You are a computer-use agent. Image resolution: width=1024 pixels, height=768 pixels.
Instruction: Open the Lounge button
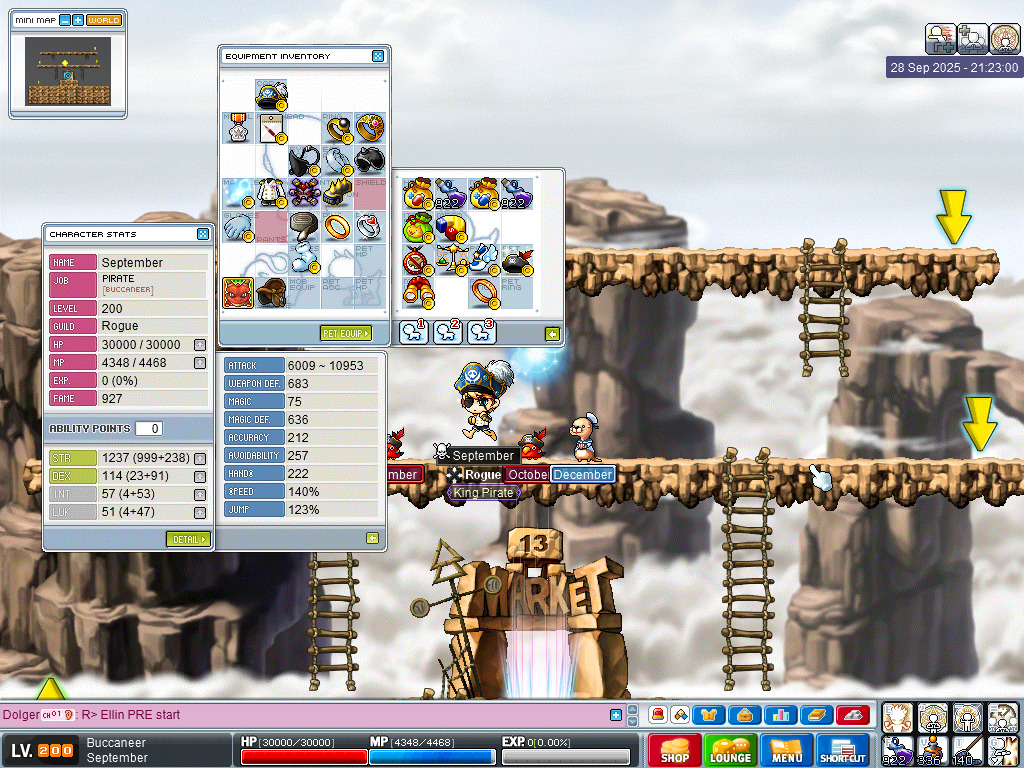[x=730, y=750]
